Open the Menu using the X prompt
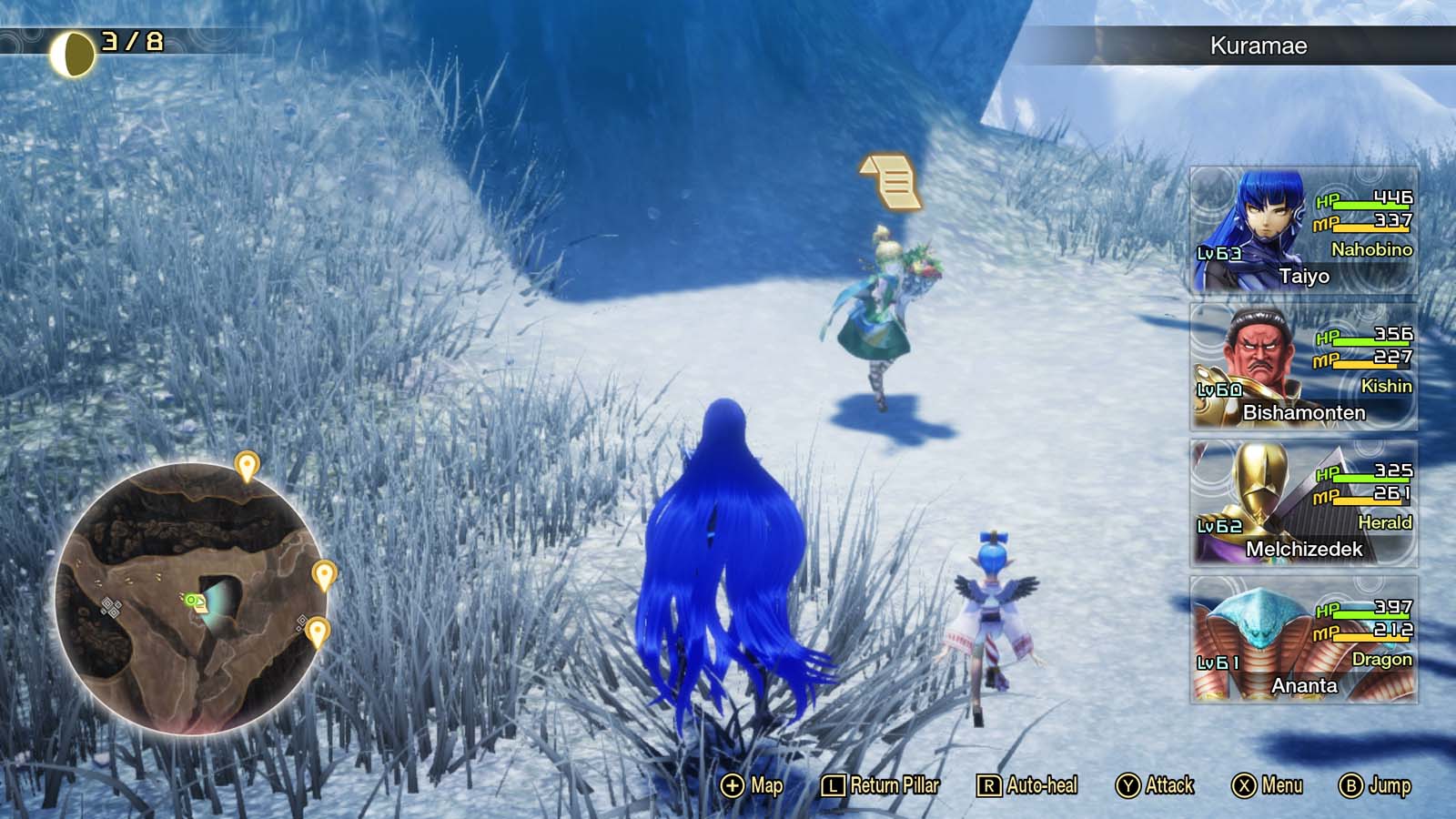1456x819 pixels. pyautogui.click(x=1265, y=784)
